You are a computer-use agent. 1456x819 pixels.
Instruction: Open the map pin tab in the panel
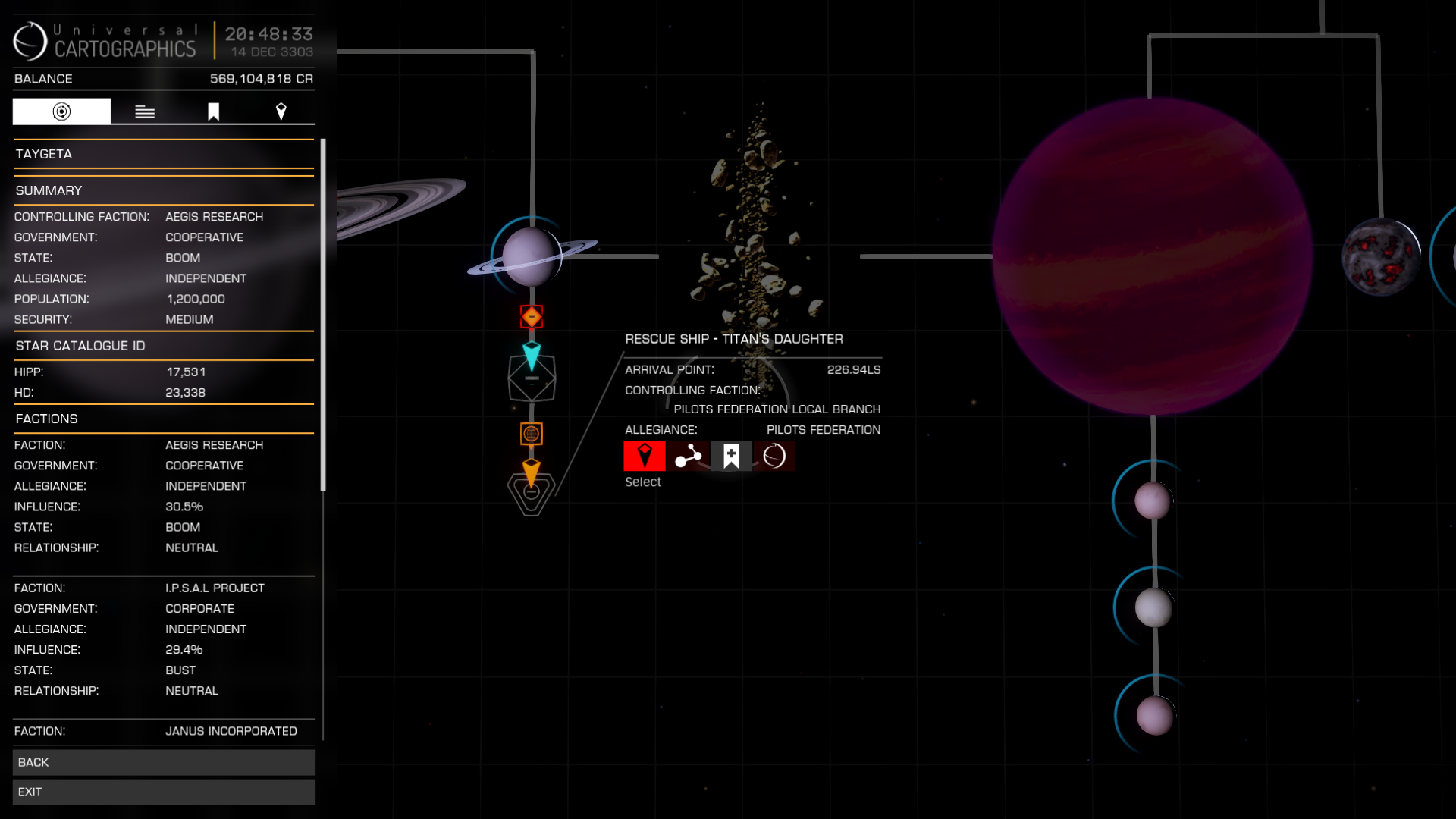[x=281, y=111]
